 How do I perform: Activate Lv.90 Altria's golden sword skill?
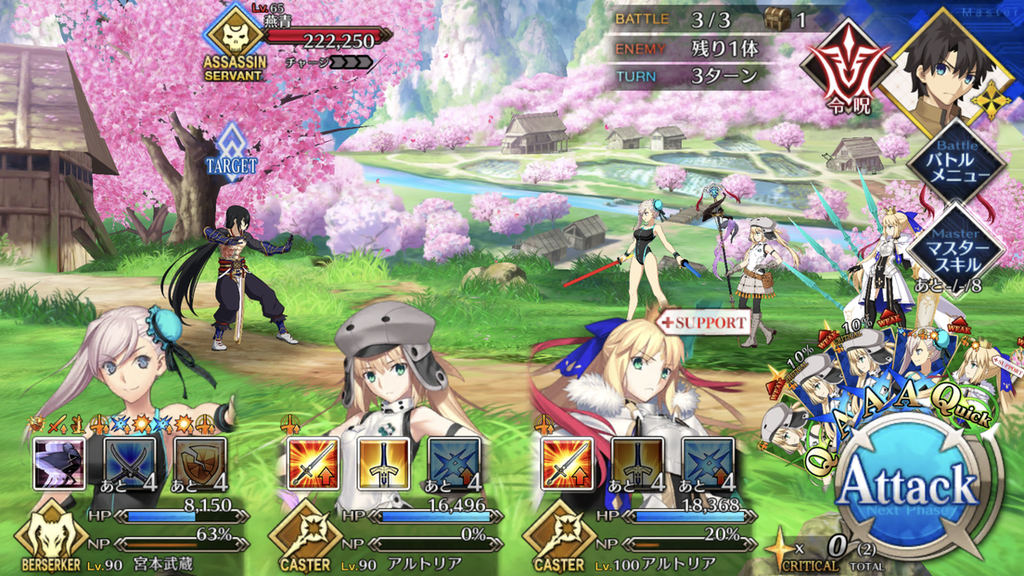pyautogui.click(x=383, y=464)
